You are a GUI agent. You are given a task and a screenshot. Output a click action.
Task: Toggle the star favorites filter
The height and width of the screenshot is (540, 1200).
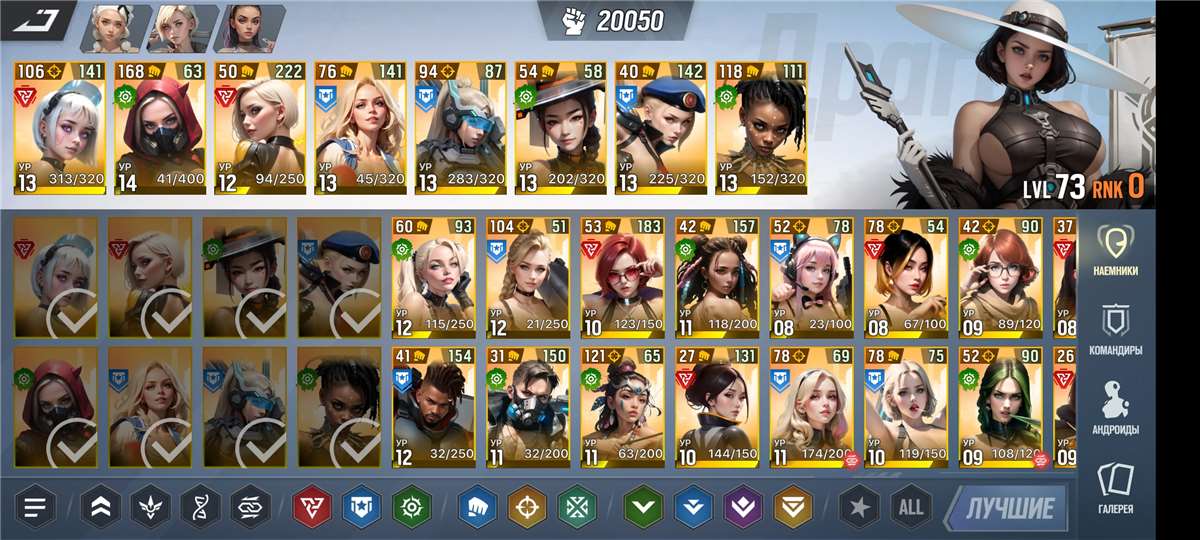point(859,507)
